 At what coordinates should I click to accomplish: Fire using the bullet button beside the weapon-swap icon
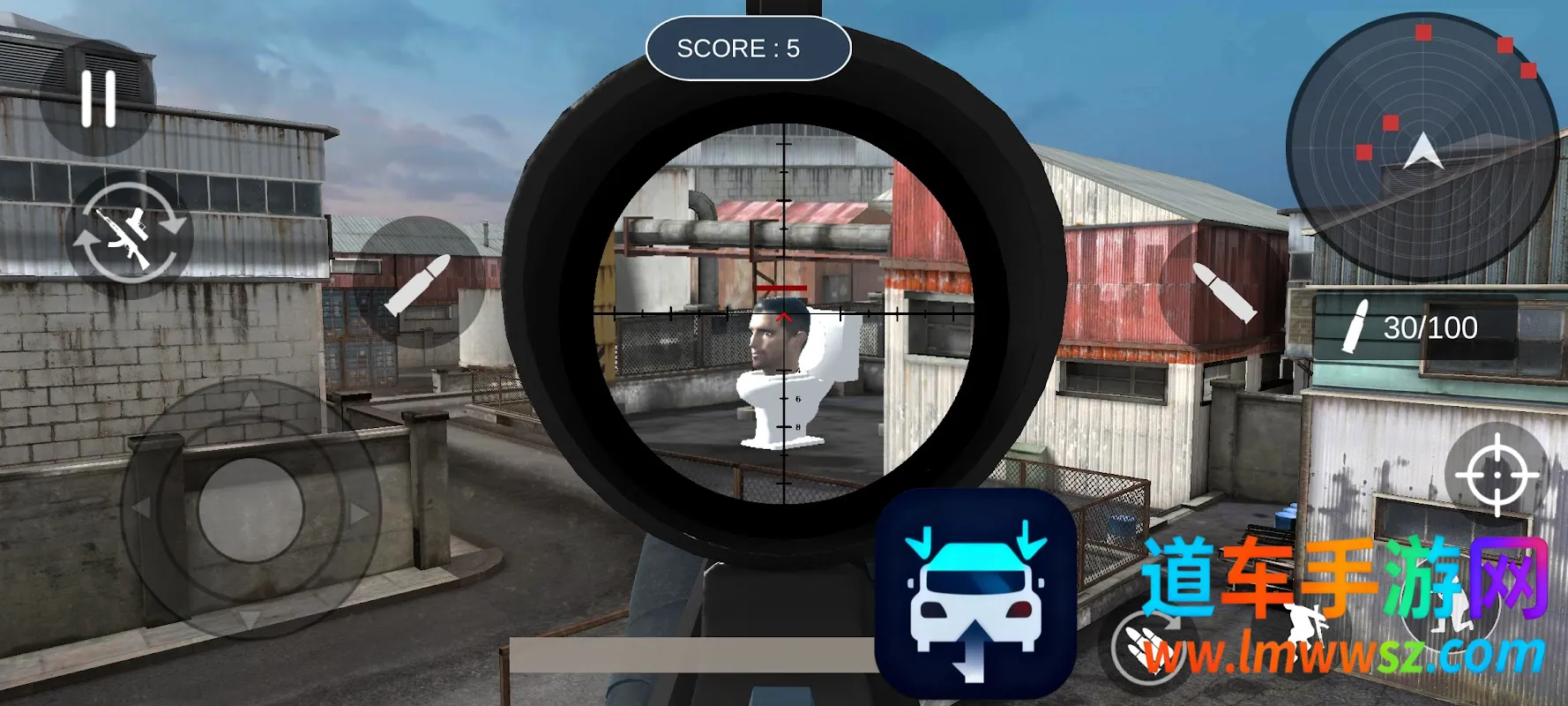(418, 283)
